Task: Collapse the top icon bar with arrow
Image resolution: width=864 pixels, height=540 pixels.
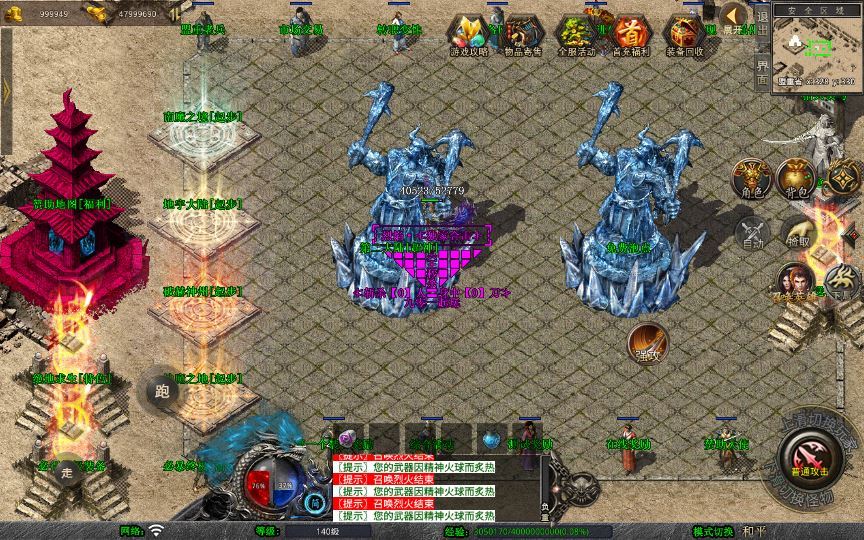Action: 733,16
